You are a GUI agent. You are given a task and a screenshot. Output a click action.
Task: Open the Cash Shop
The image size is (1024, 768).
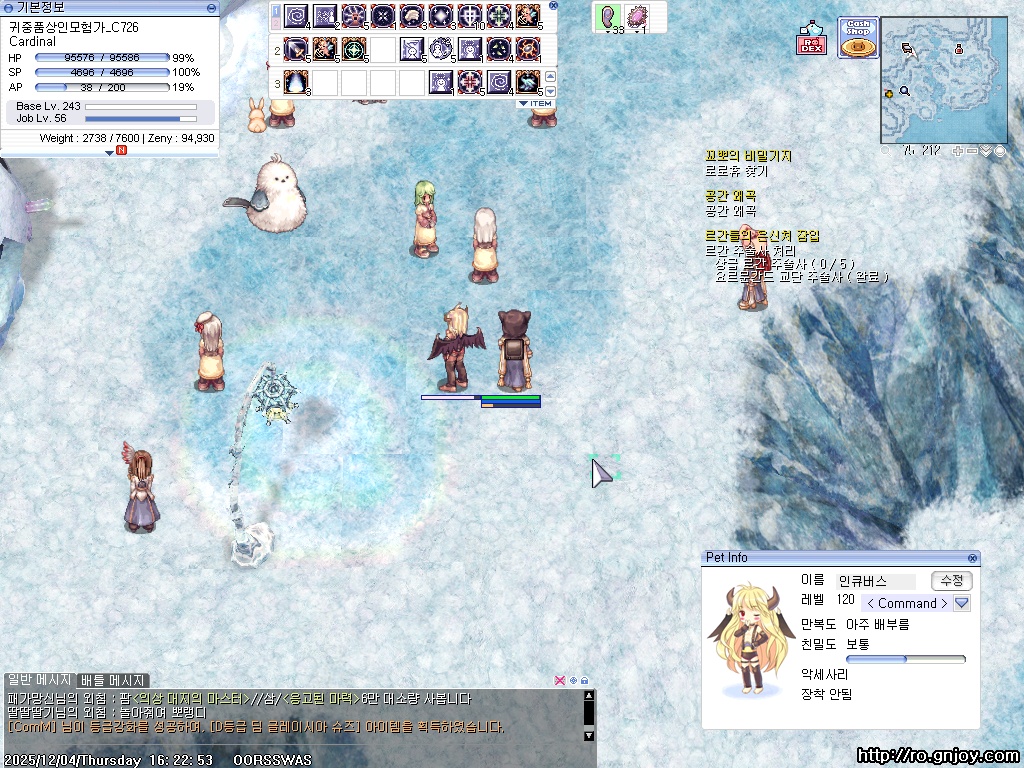point(857,38)
